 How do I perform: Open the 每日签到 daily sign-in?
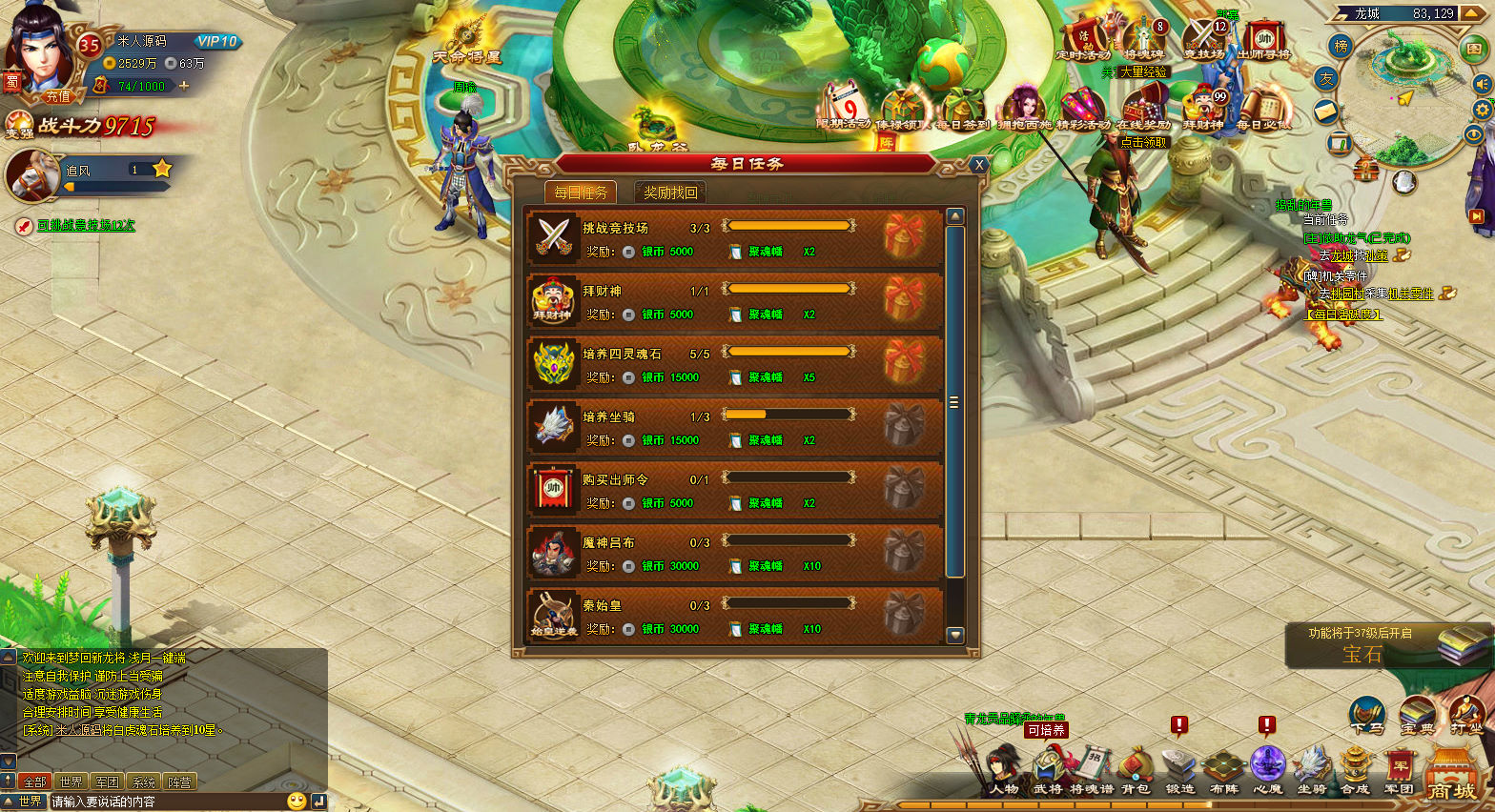pyautogui.click(x=961, y=111)
